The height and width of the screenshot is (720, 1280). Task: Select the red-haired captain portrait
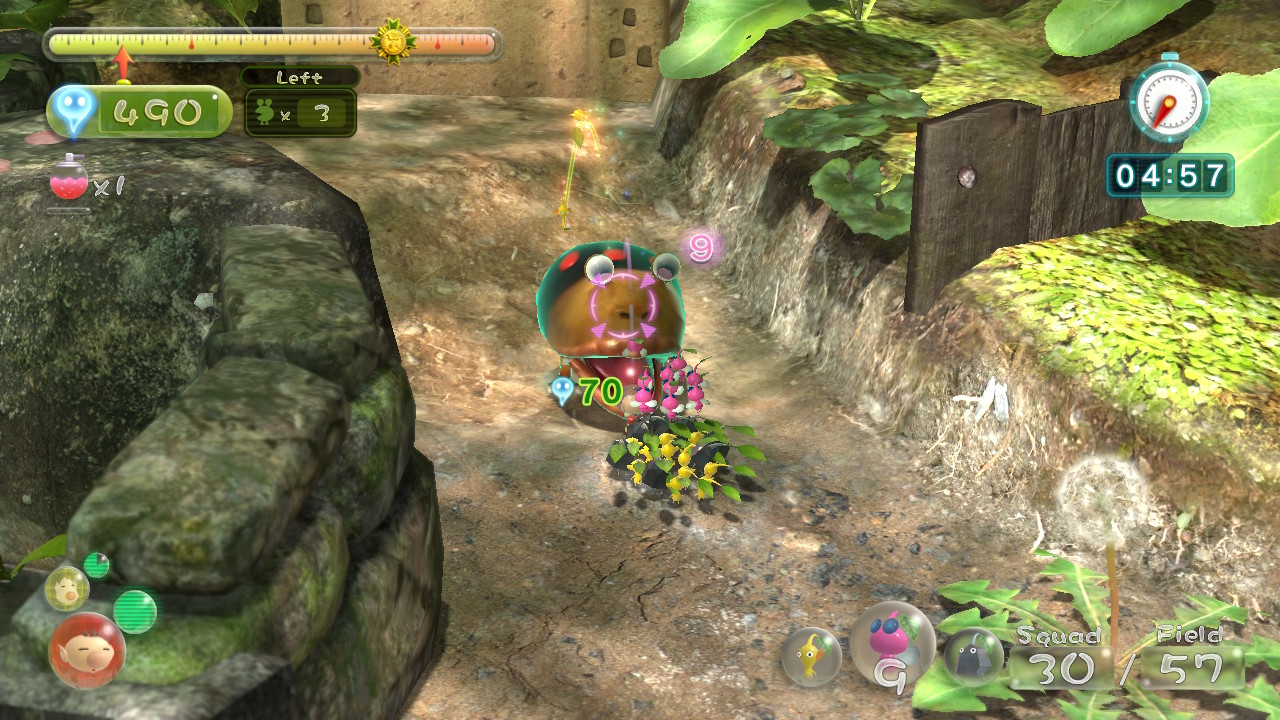pos(87,650)
